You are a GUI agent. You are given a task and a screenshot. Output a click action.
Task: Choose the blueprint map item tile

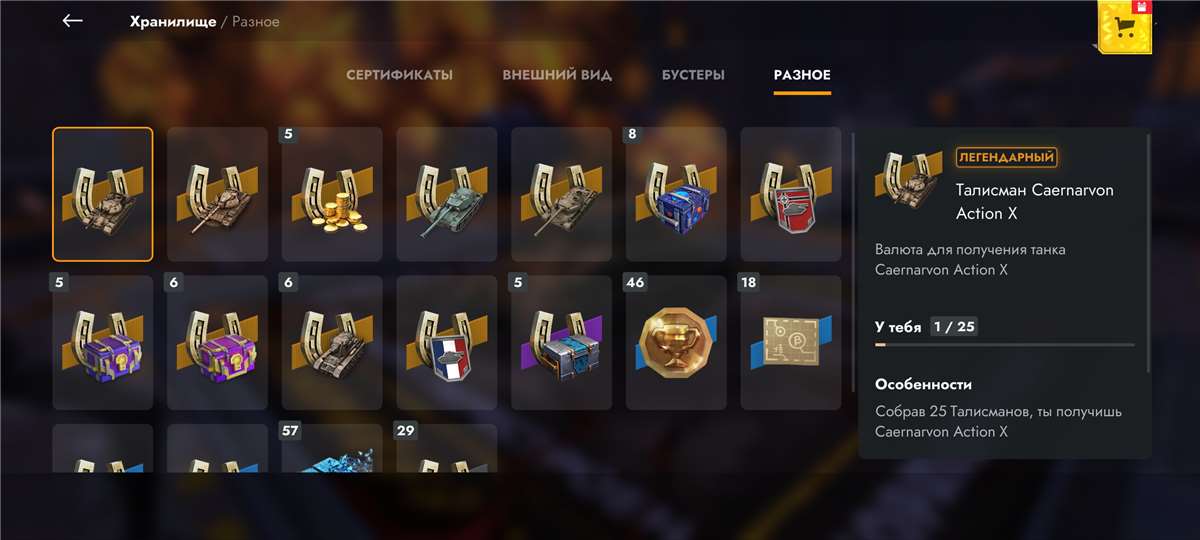pos(790,342)
